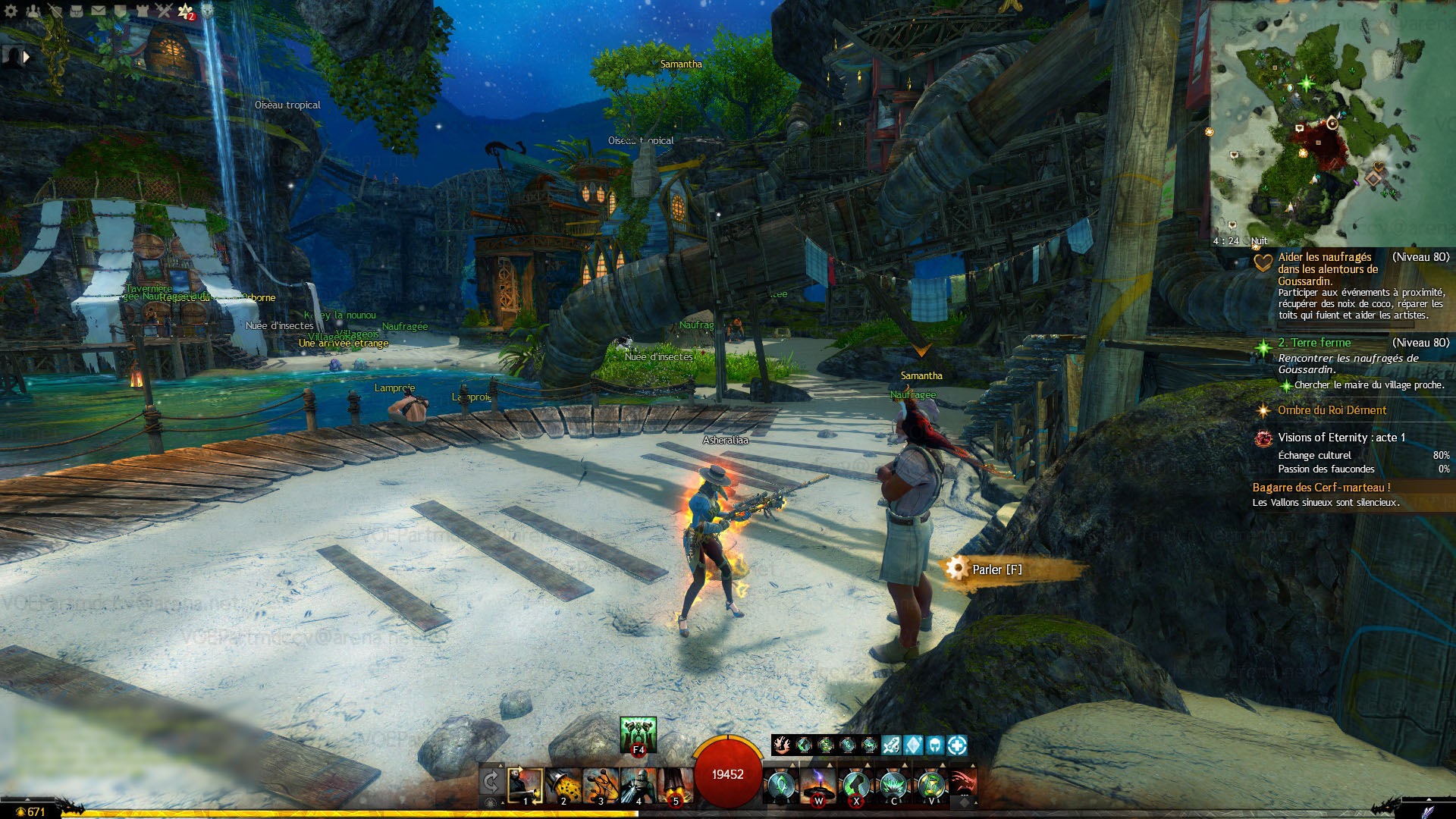The image size is (1456, 819).
Task: Click the 'Bagarre des Cerf-marteau !' event entry
Action: [x=1321, y=488]
